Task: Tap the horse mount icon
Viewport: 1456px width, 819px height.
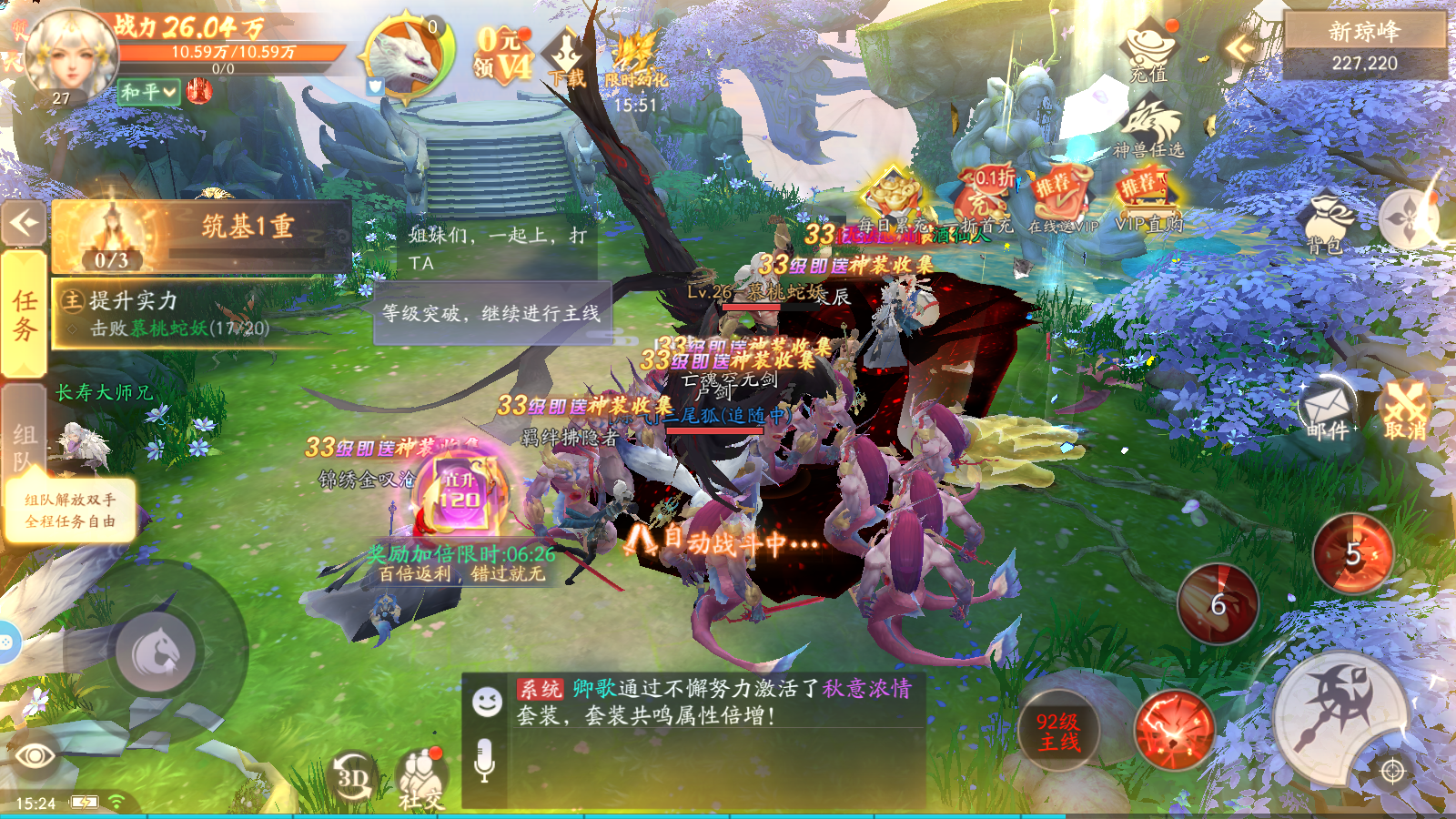Action: [157, 649]
